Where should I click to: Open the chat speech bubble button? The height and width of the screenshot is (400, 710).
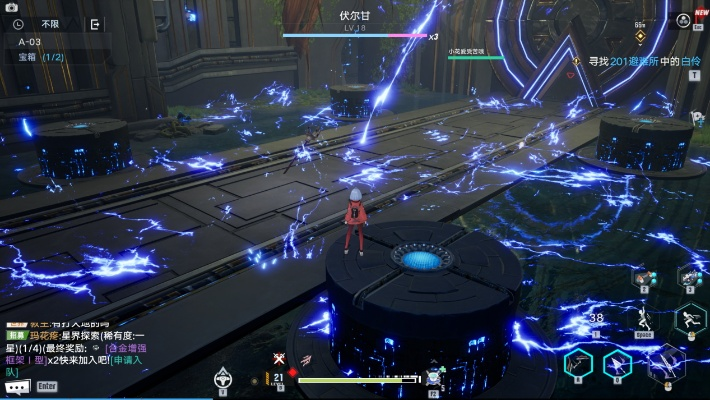coord(16,386)
